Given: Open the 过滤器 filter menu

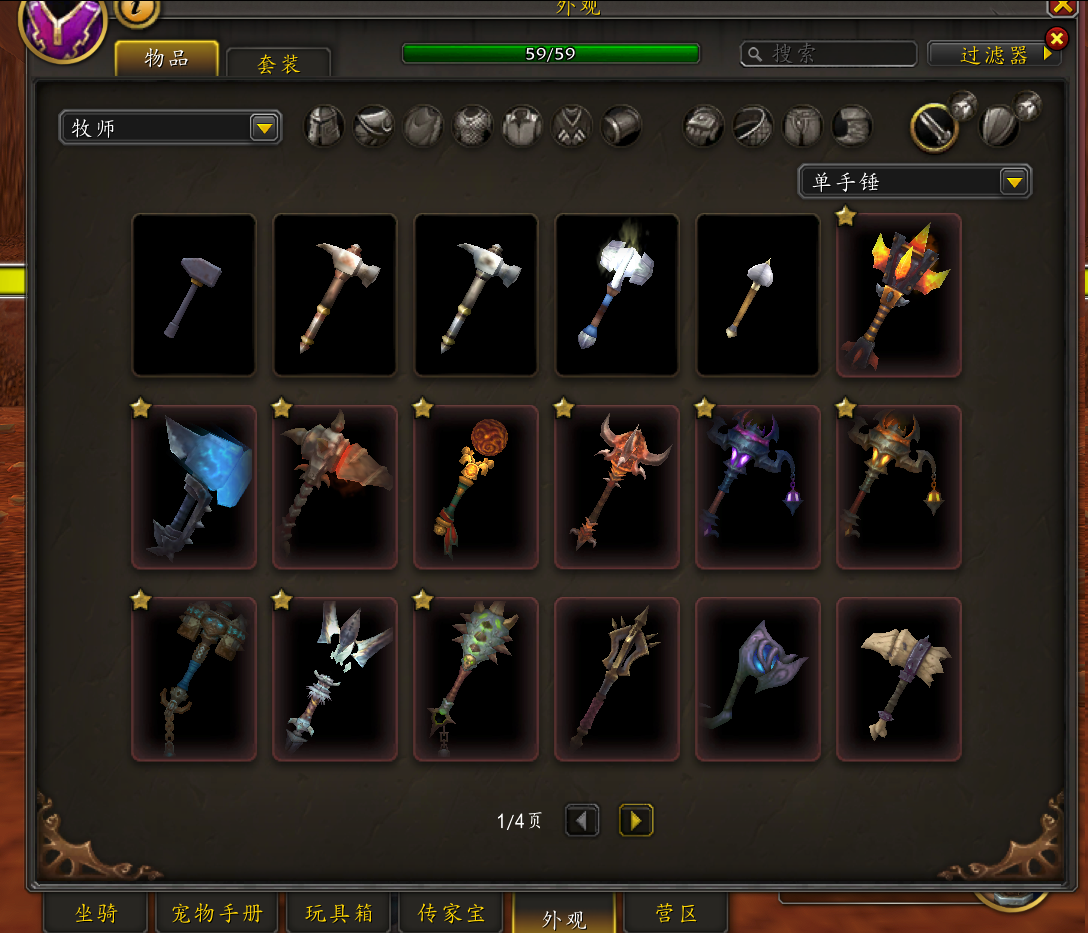Looking at the screenshot, I should point(993,55).
